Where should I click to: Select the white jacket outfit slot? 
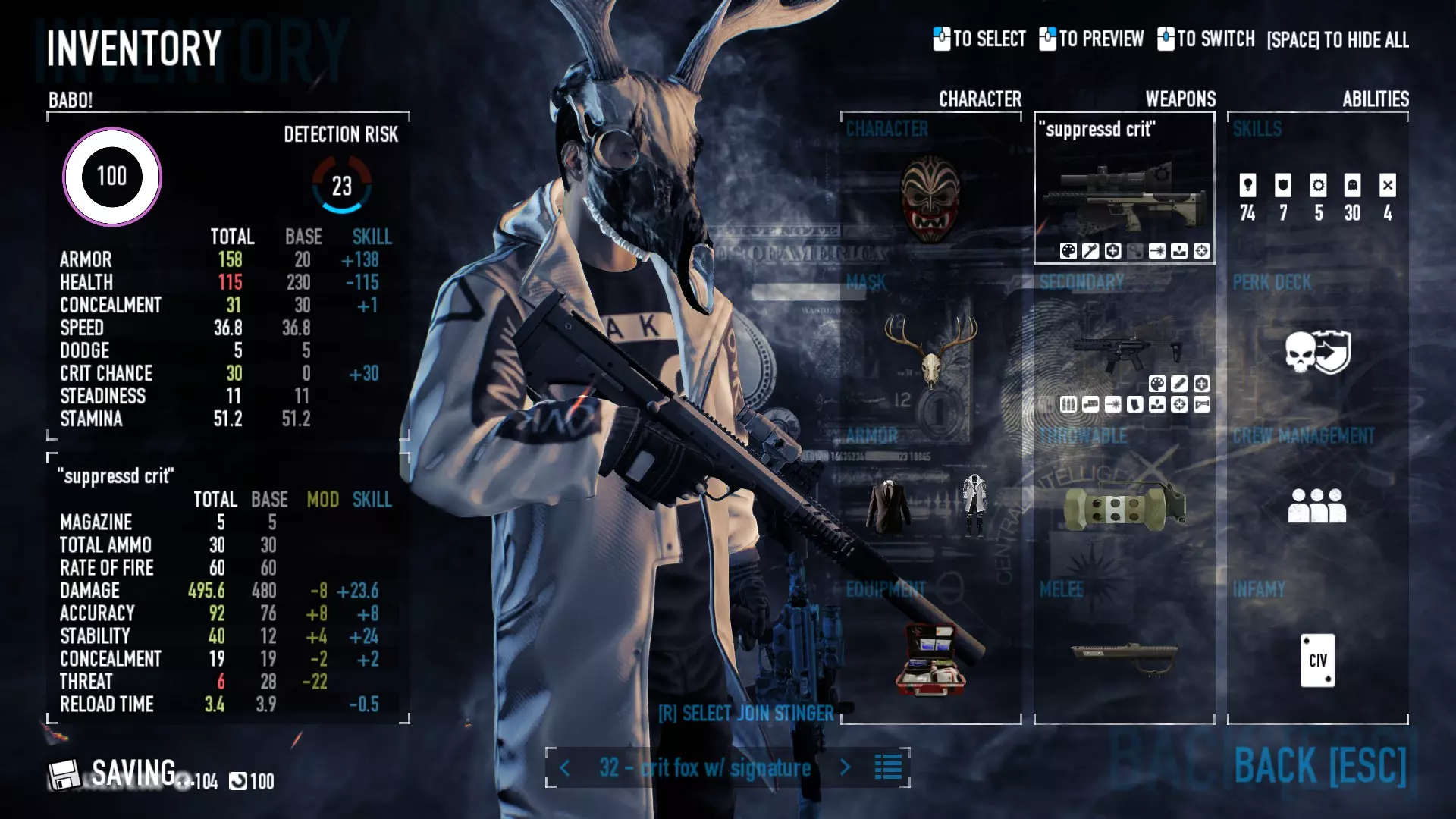(974, 504)
